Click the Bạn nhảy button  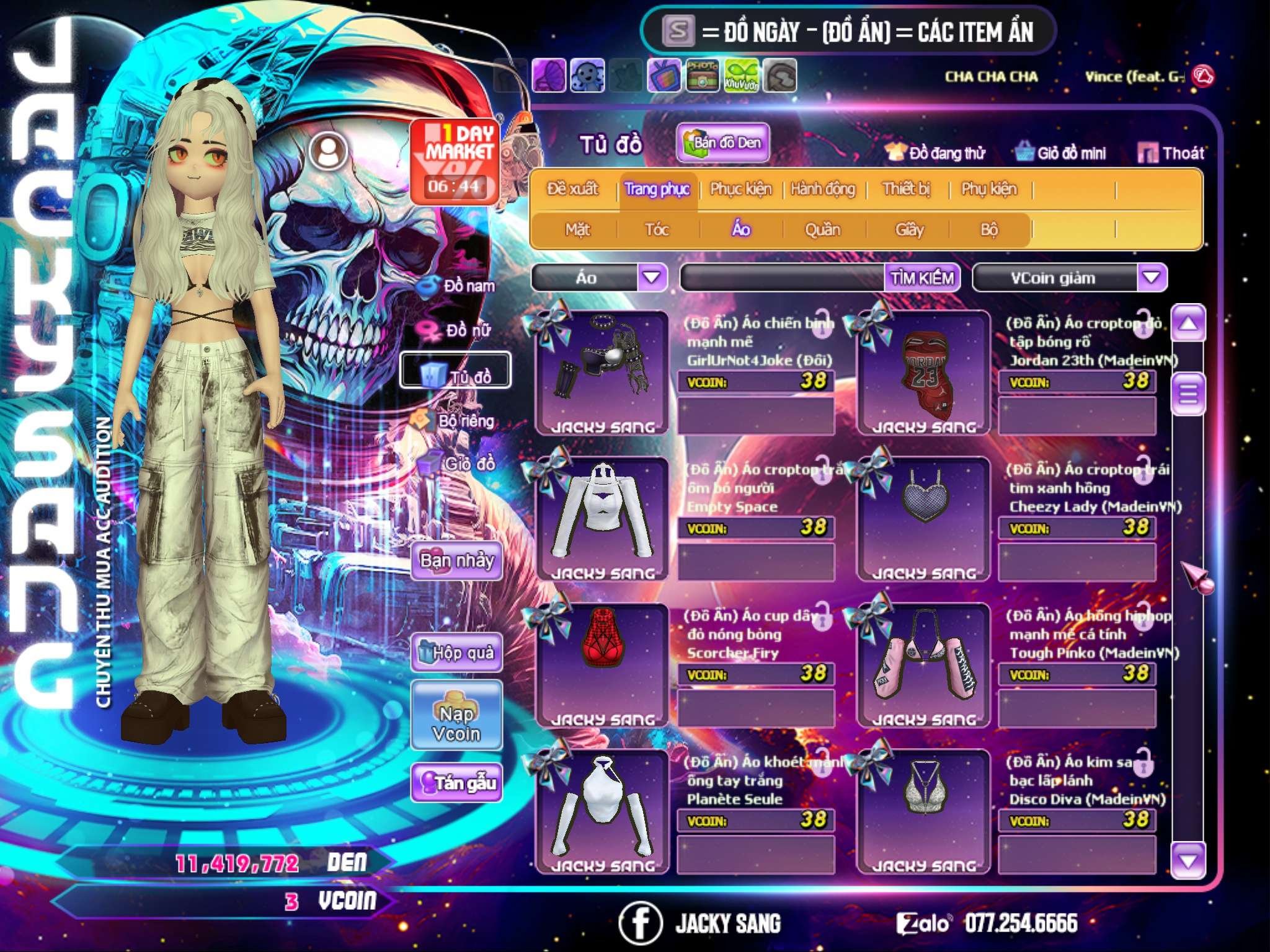coord(456,561)
